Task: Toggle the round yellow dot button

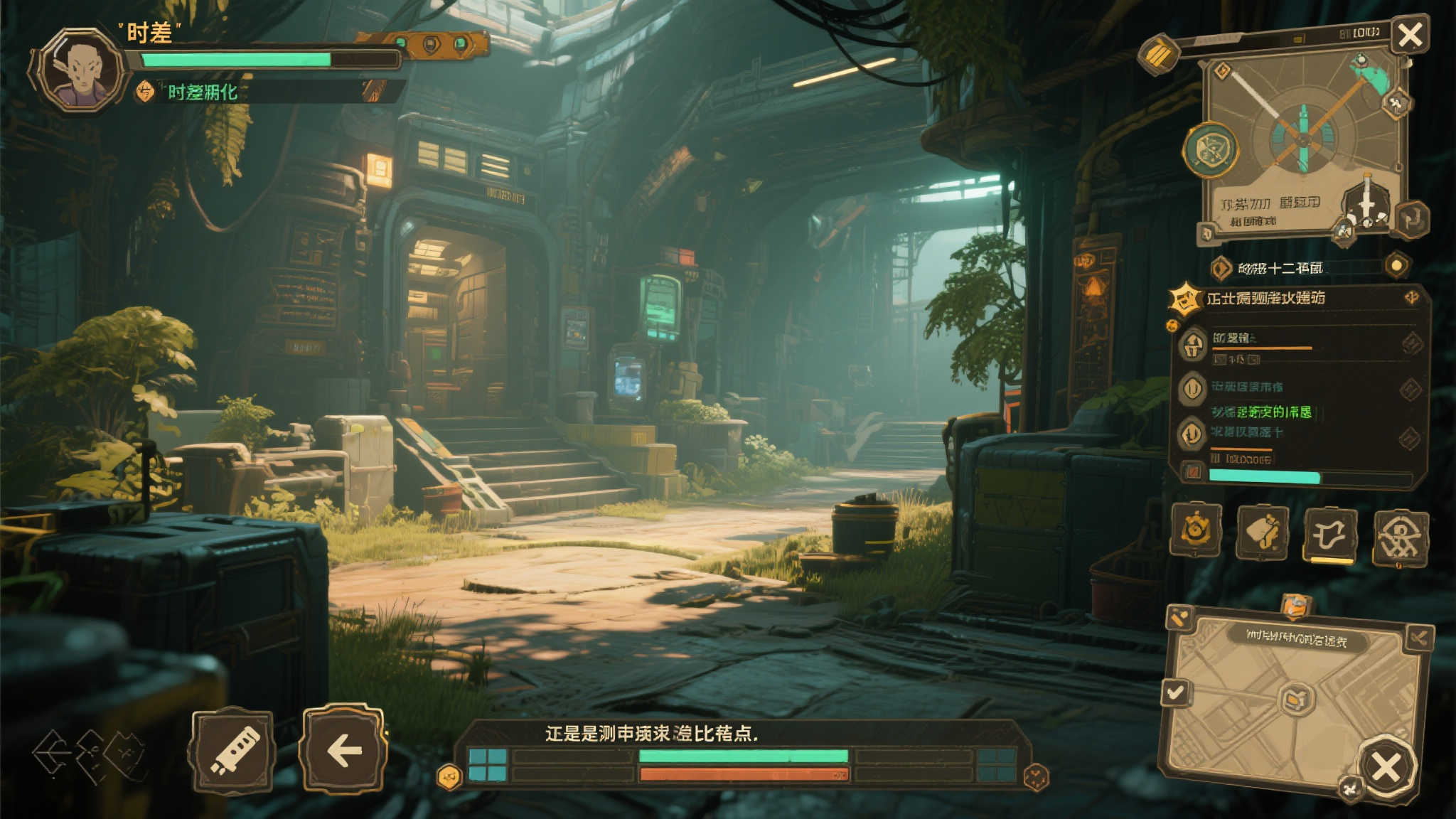Action: [x=1397, y=265]
